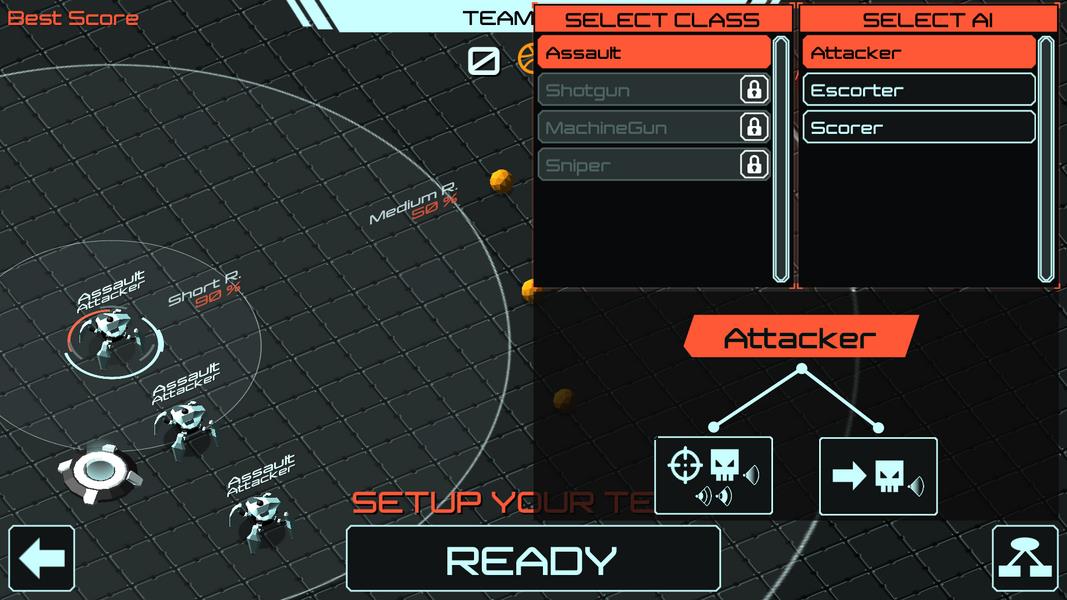1067x600 pixels.
Task: Confirm the team with the READY button
Action: pyautogui.click(x=532, y=559)
